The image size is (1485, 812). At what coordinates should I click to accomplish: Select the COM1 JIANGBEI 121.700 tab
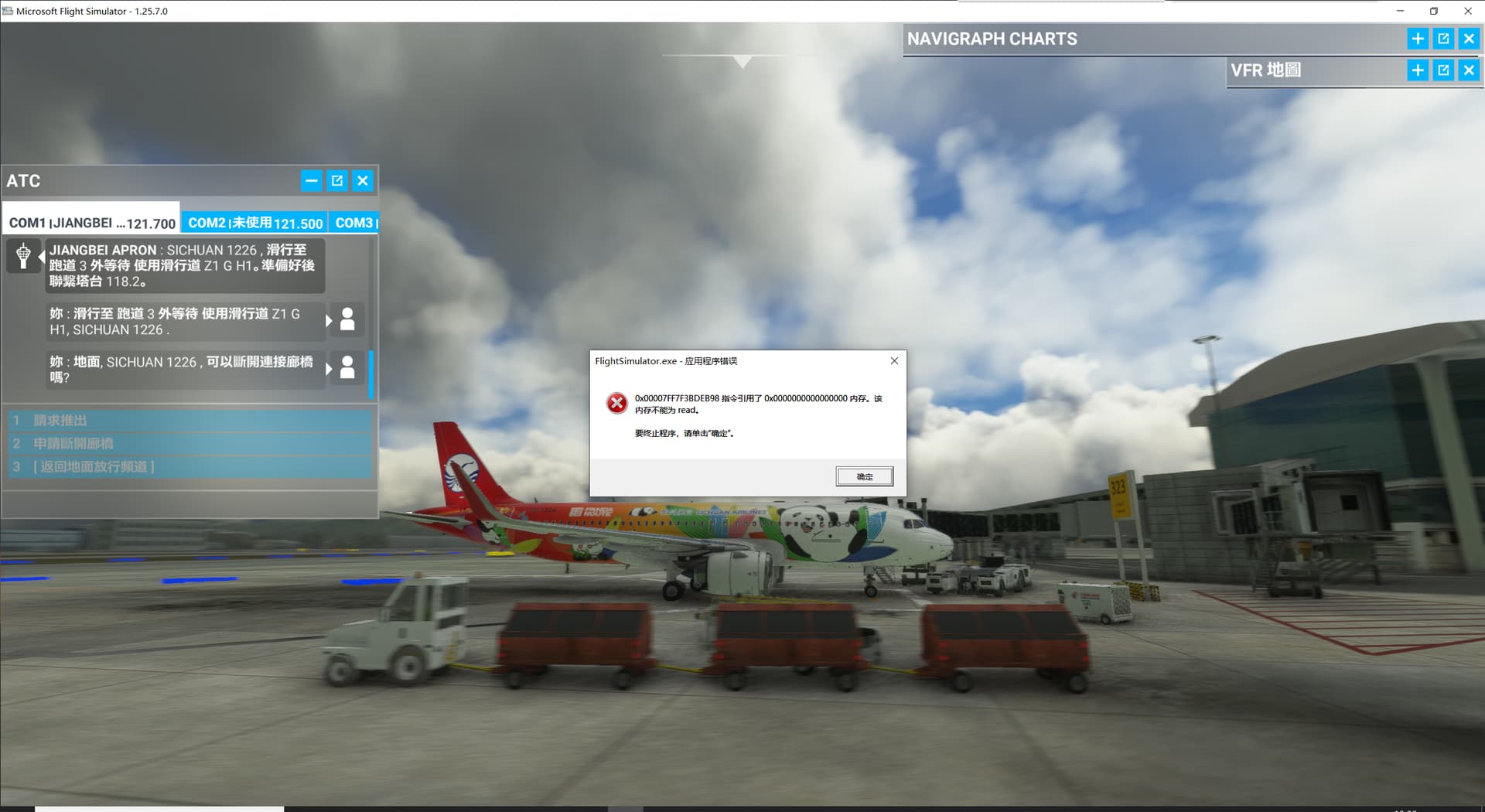[90, 222]
